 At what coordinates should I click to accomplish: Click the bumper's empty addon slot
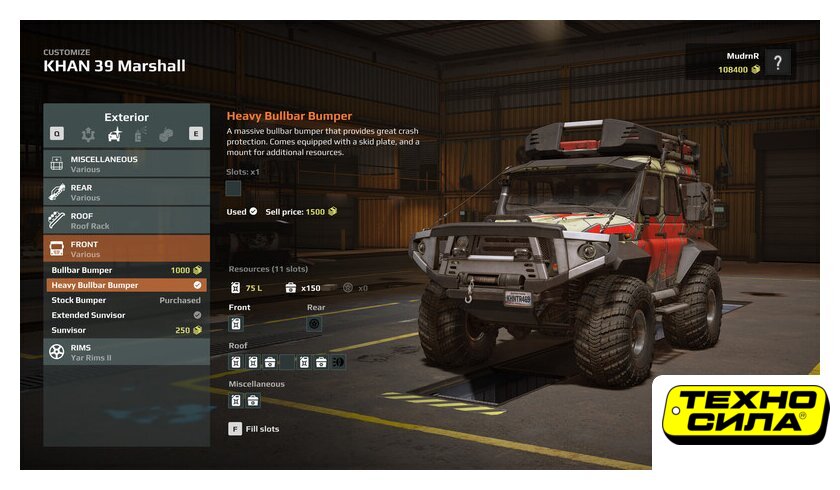click(234, 188)
